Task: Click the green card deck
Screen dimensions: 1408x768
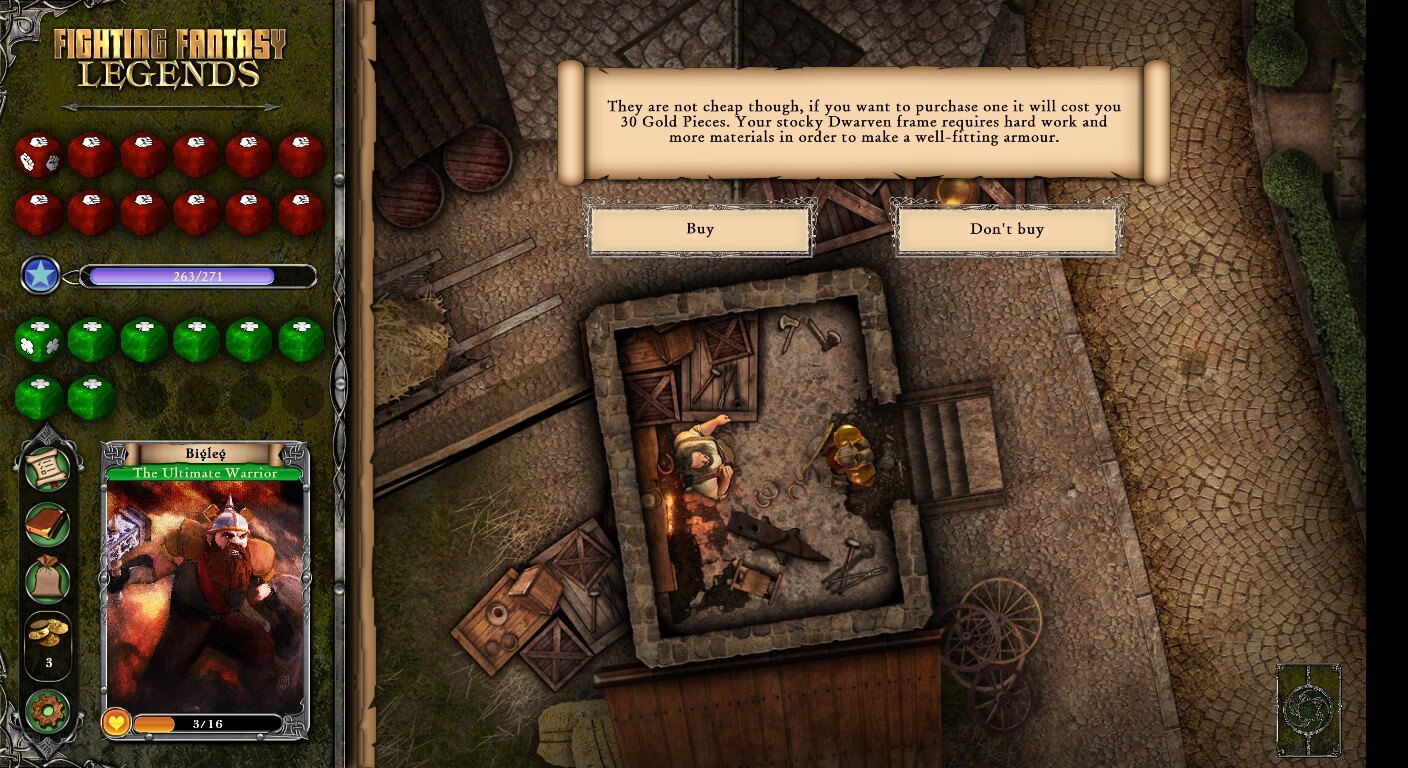Action: pyautogui.click(x=1308, y=710)
